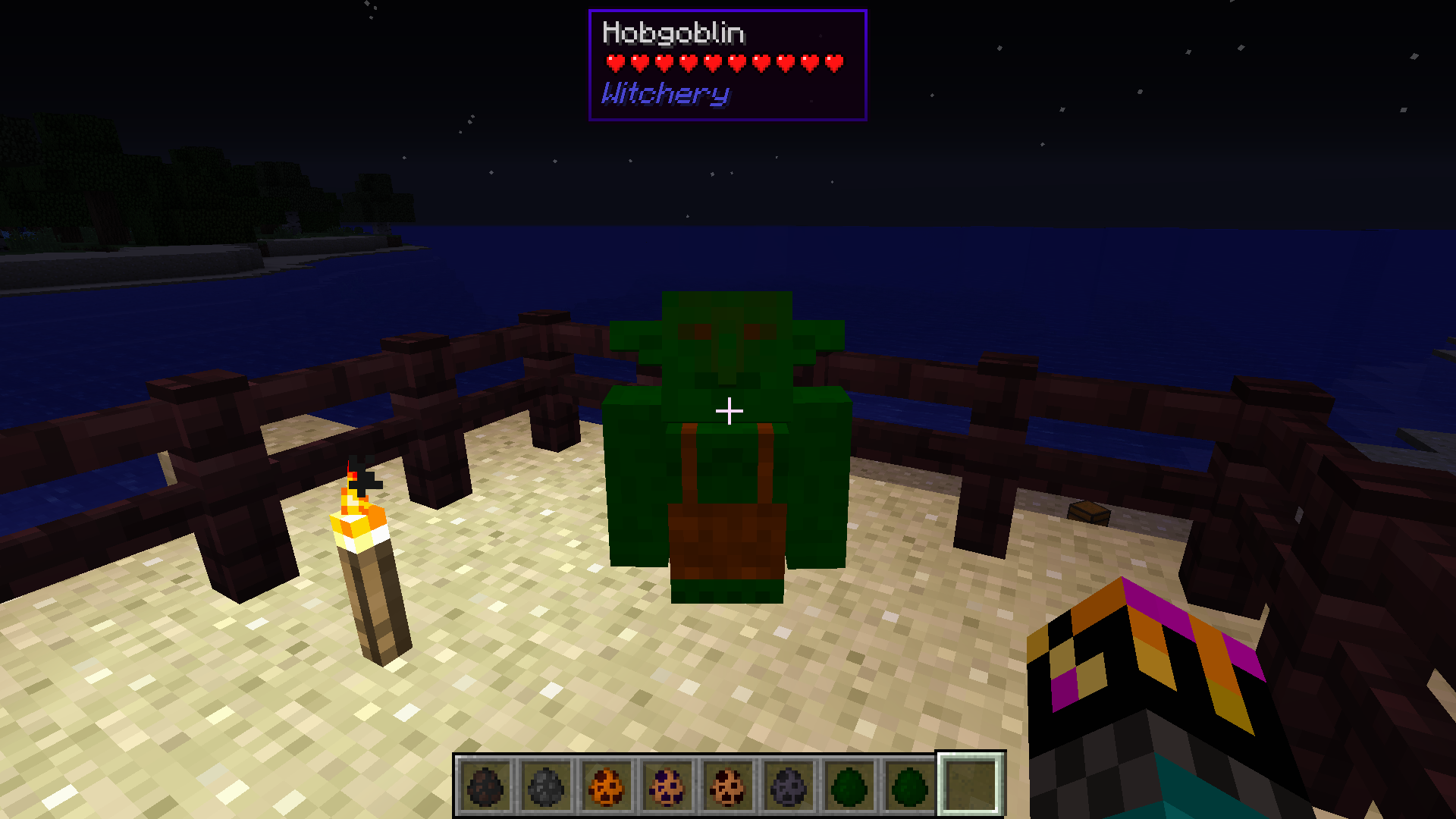Click the small chest lying on the sand
This screenshot has height=819, width=1456.
point(1087,513)
